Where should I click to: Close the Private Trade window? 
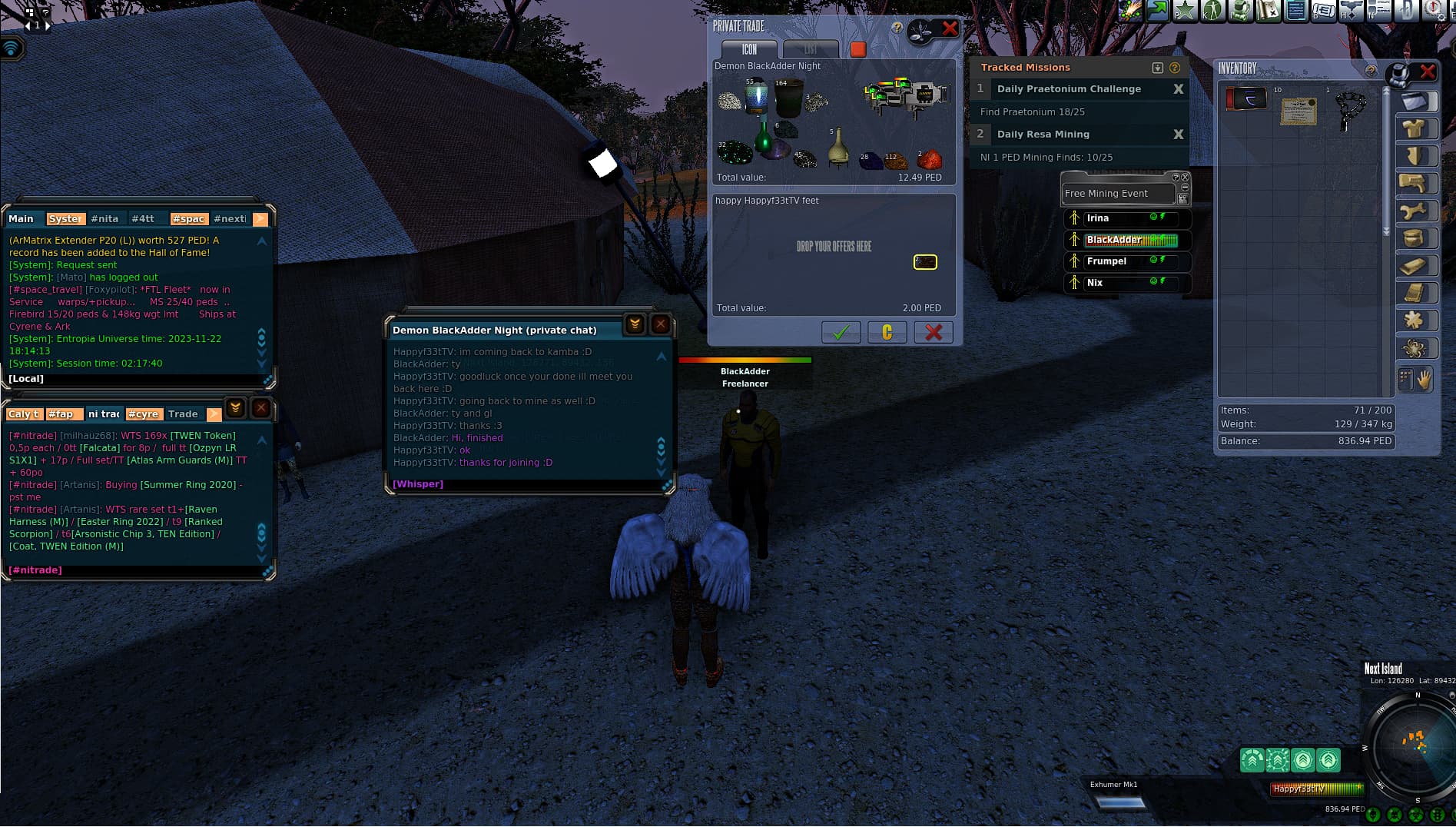pyautogui.click(x=950, y=29)
